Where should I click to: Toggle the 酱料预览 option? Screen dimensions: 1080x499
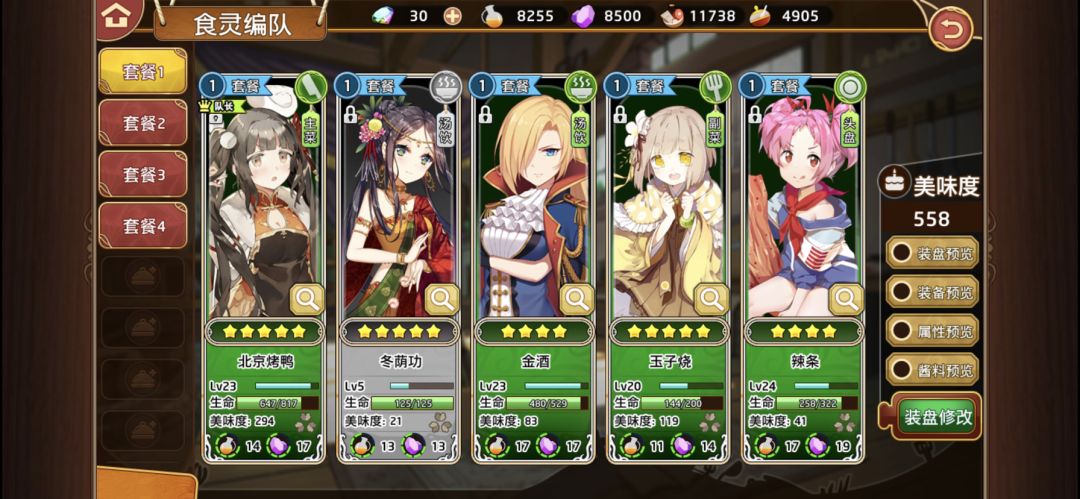pos(932,370)
